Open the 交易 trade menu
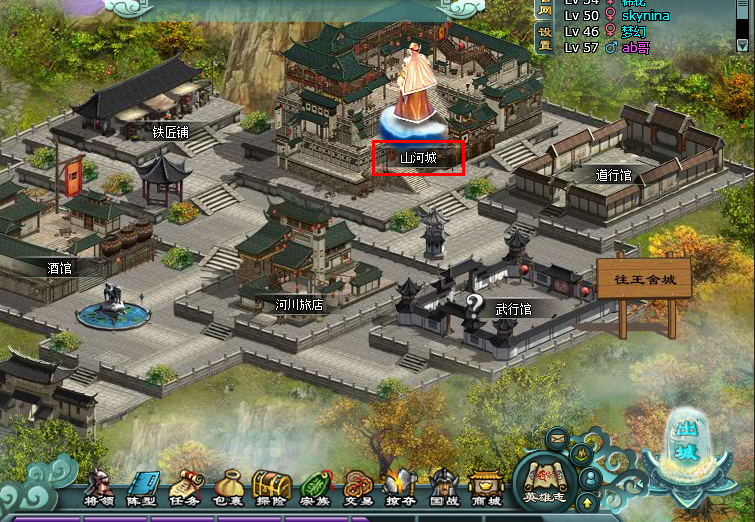Screen dimensions: 755x522 tap(357, 489)
